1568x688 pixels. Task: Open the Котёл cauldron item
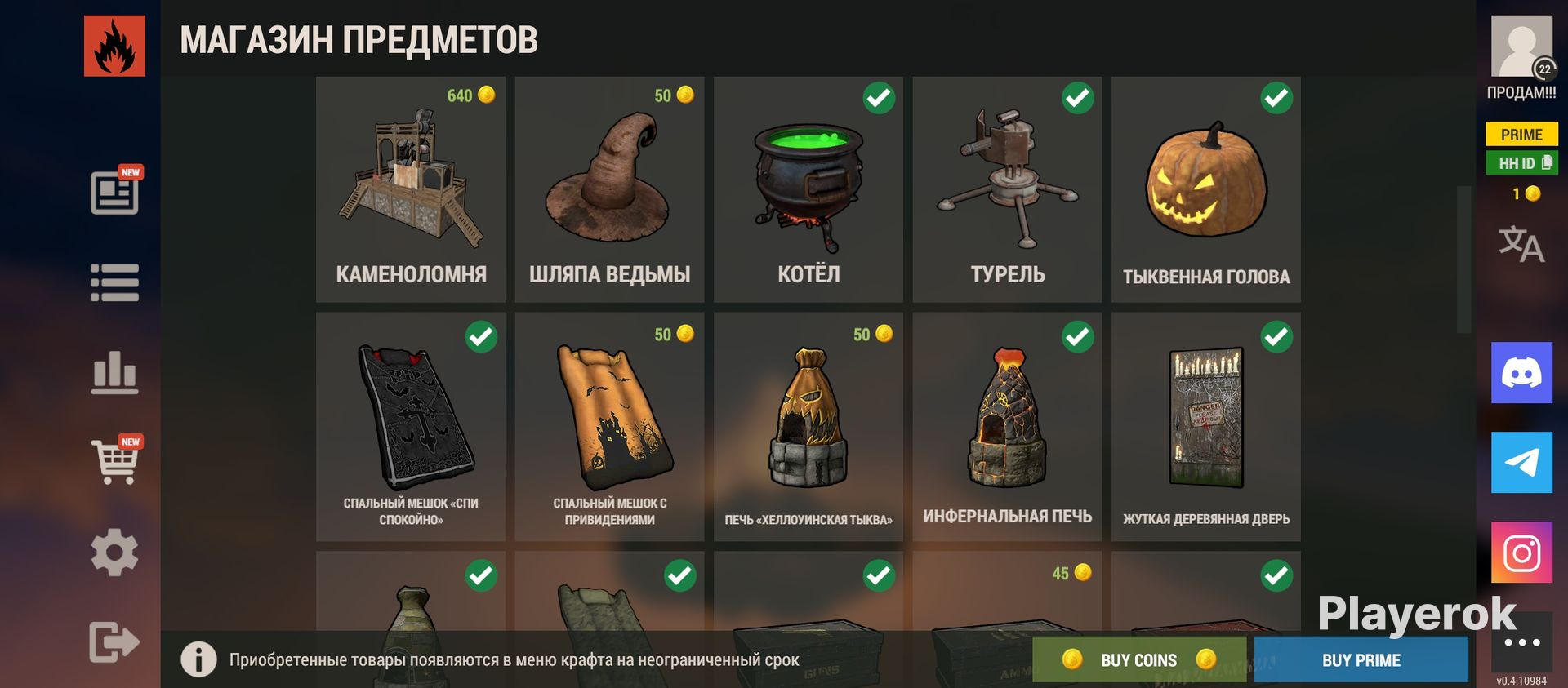click(808, 189)
